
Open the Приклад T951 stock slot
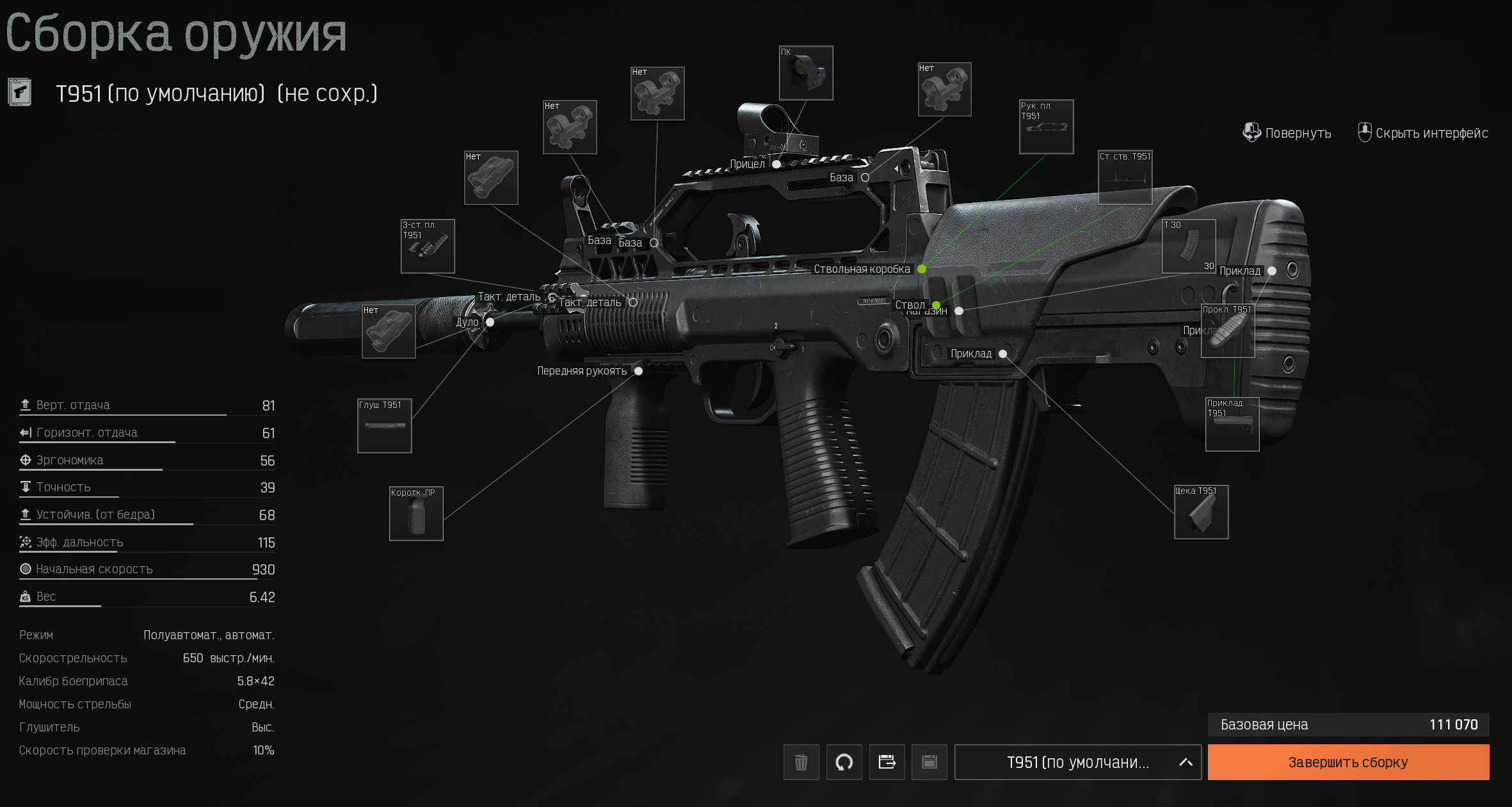(x=1232, y=425)
